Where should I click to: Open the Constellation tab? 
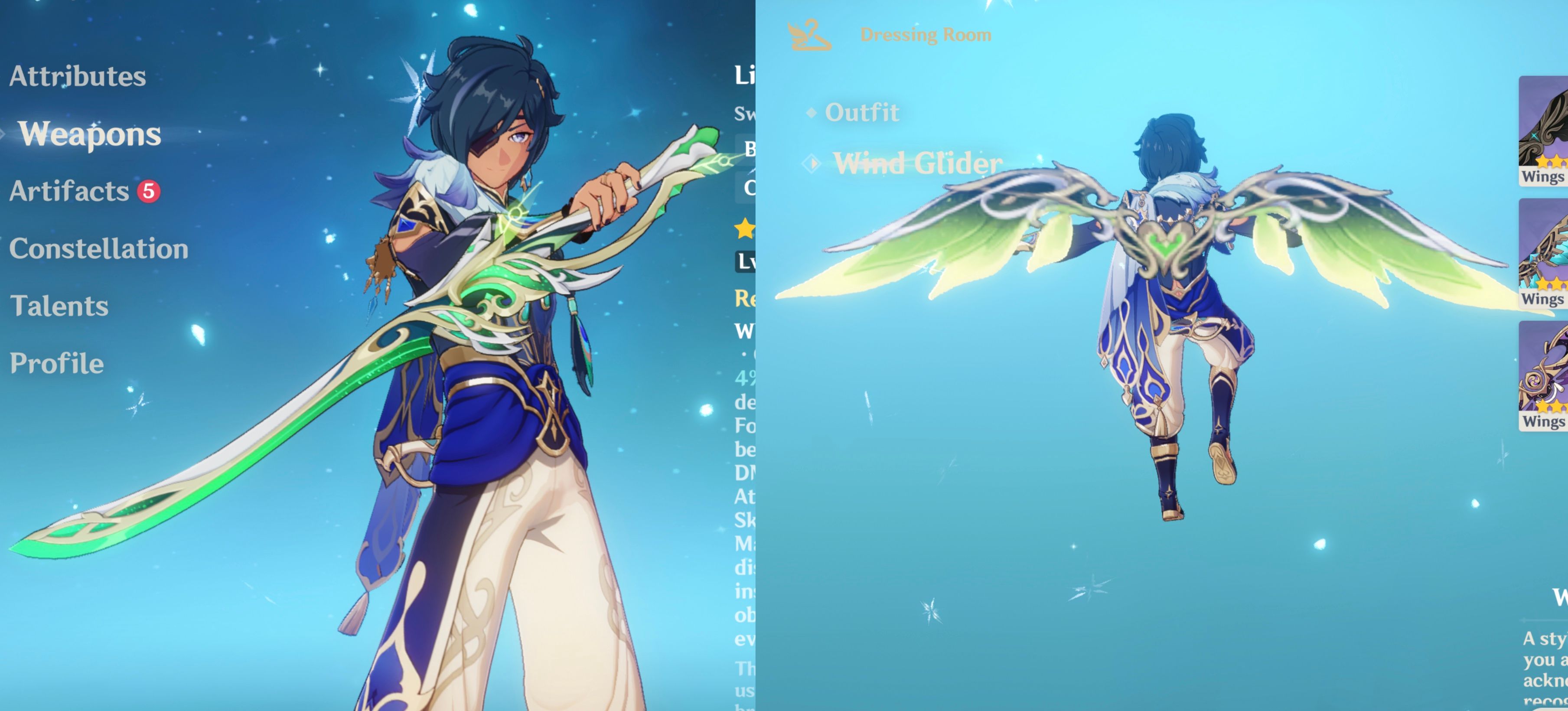(x=99, y=248)
